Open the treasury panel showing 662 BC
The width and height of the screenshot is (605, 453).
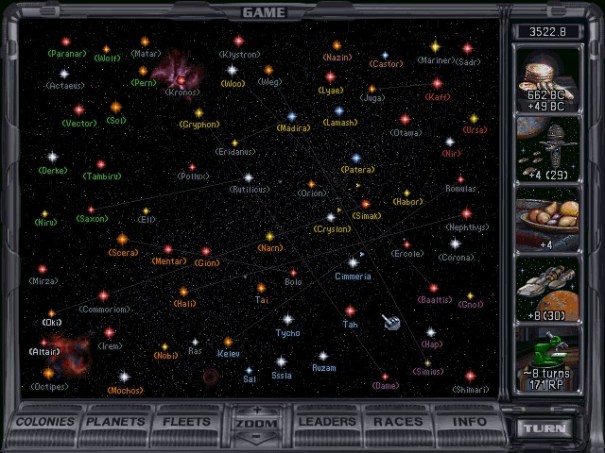pyautogui.click(x=547, y=78)
